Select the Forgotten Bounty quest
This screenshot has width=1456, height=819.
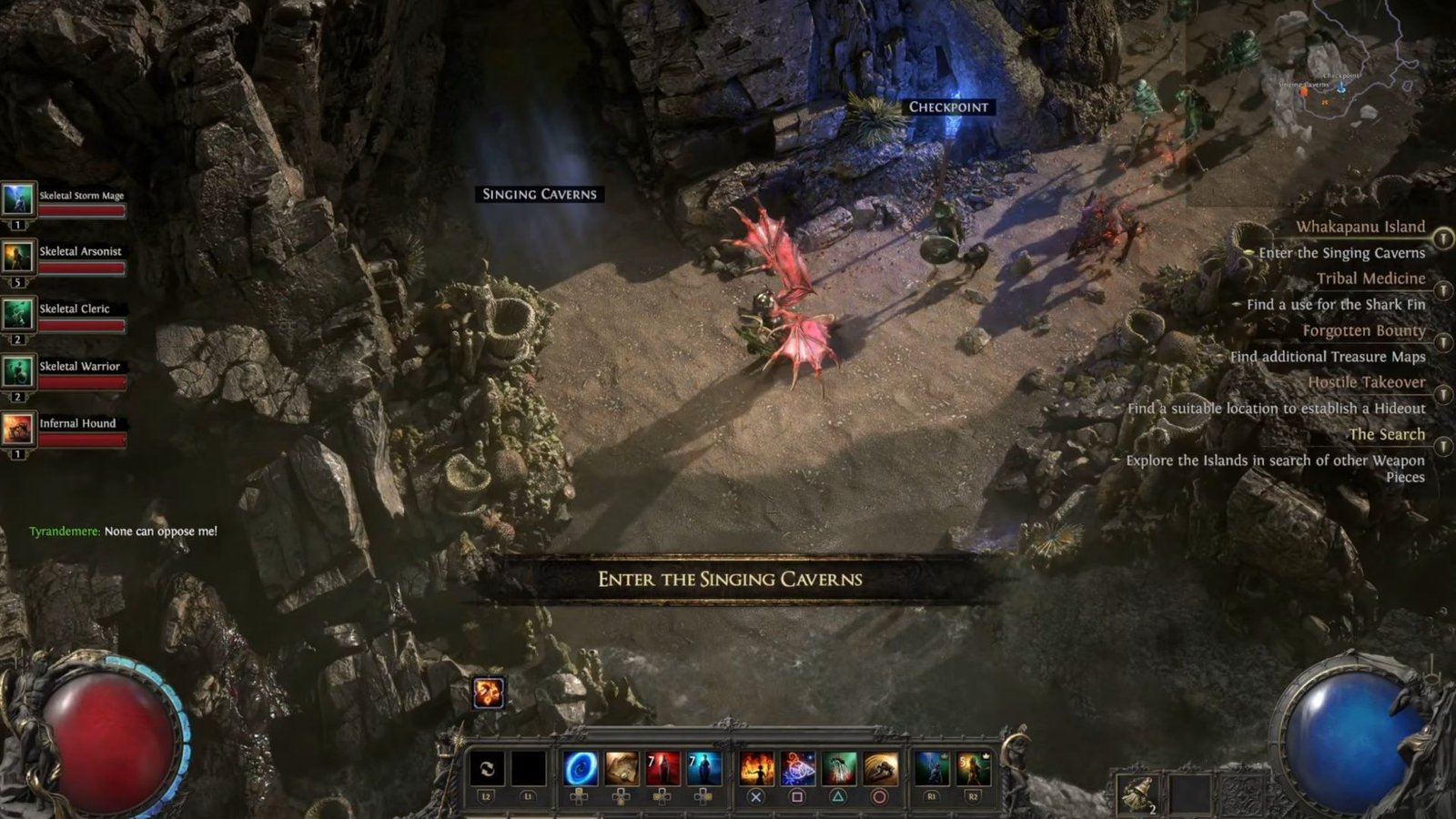tap(1363, 330)
